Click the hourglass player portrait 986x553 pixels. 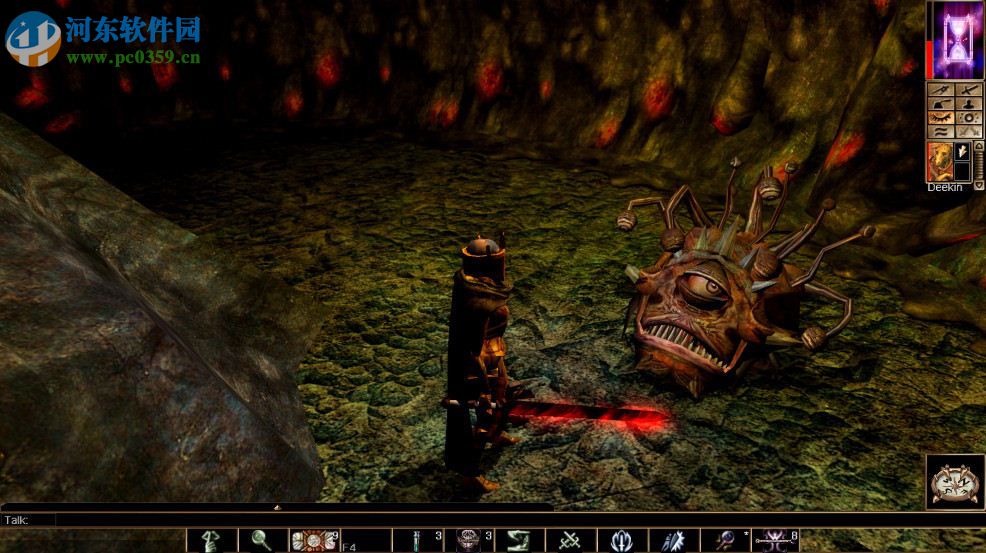click(957, 39)
